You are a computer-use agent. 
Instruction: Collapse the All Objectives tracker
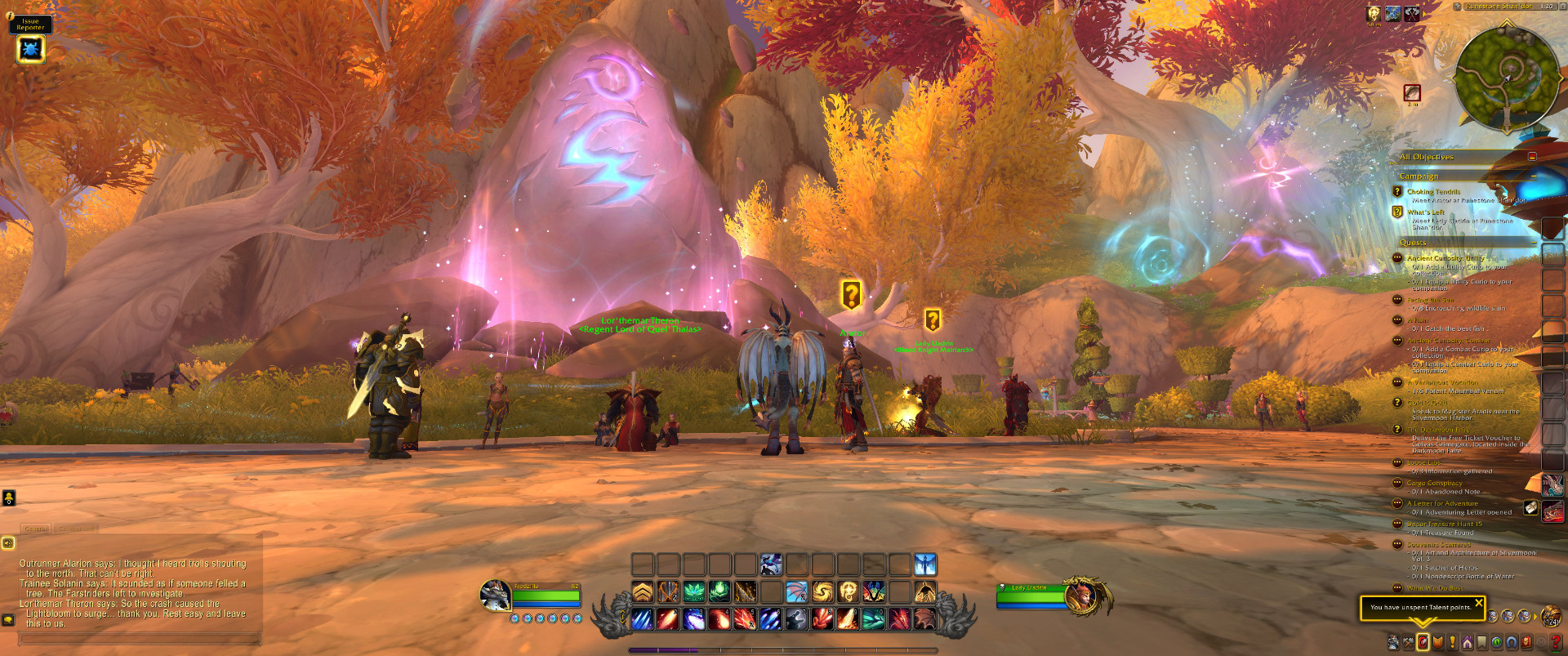[1532, 157]
